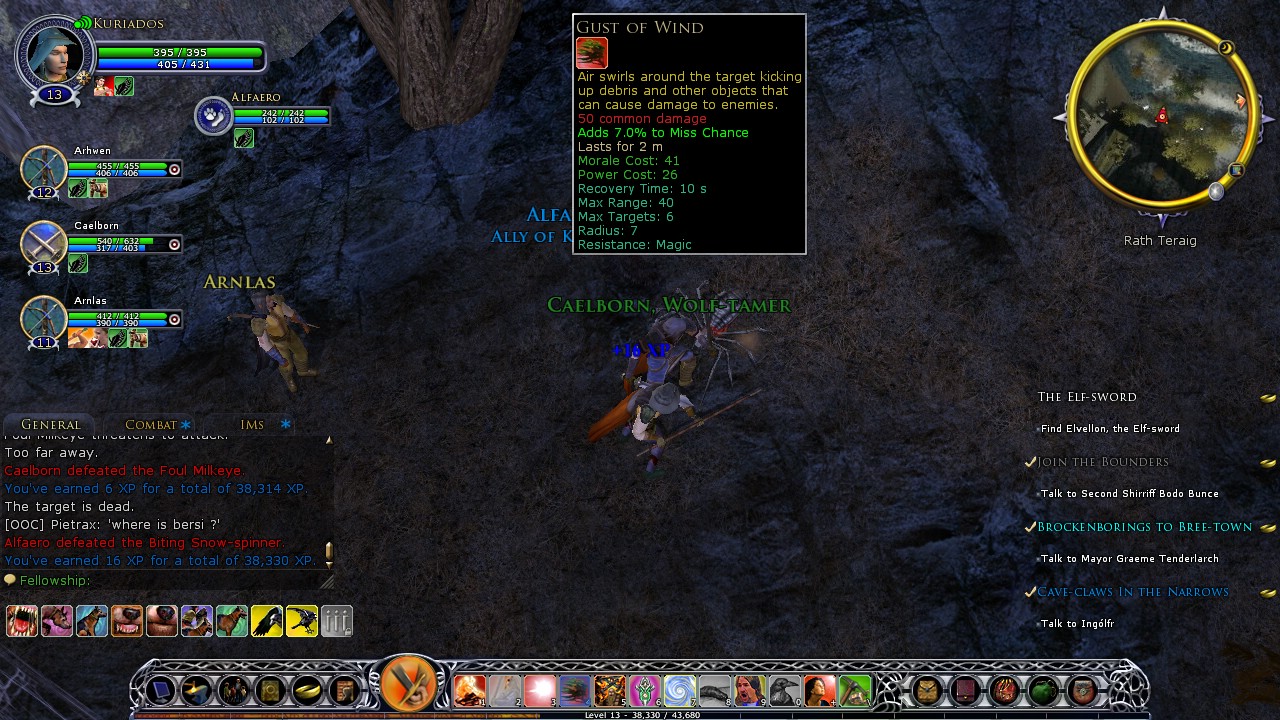Switch to the General chat tab
Screen dimensions: 1280x720
click(x=51, y=425)
